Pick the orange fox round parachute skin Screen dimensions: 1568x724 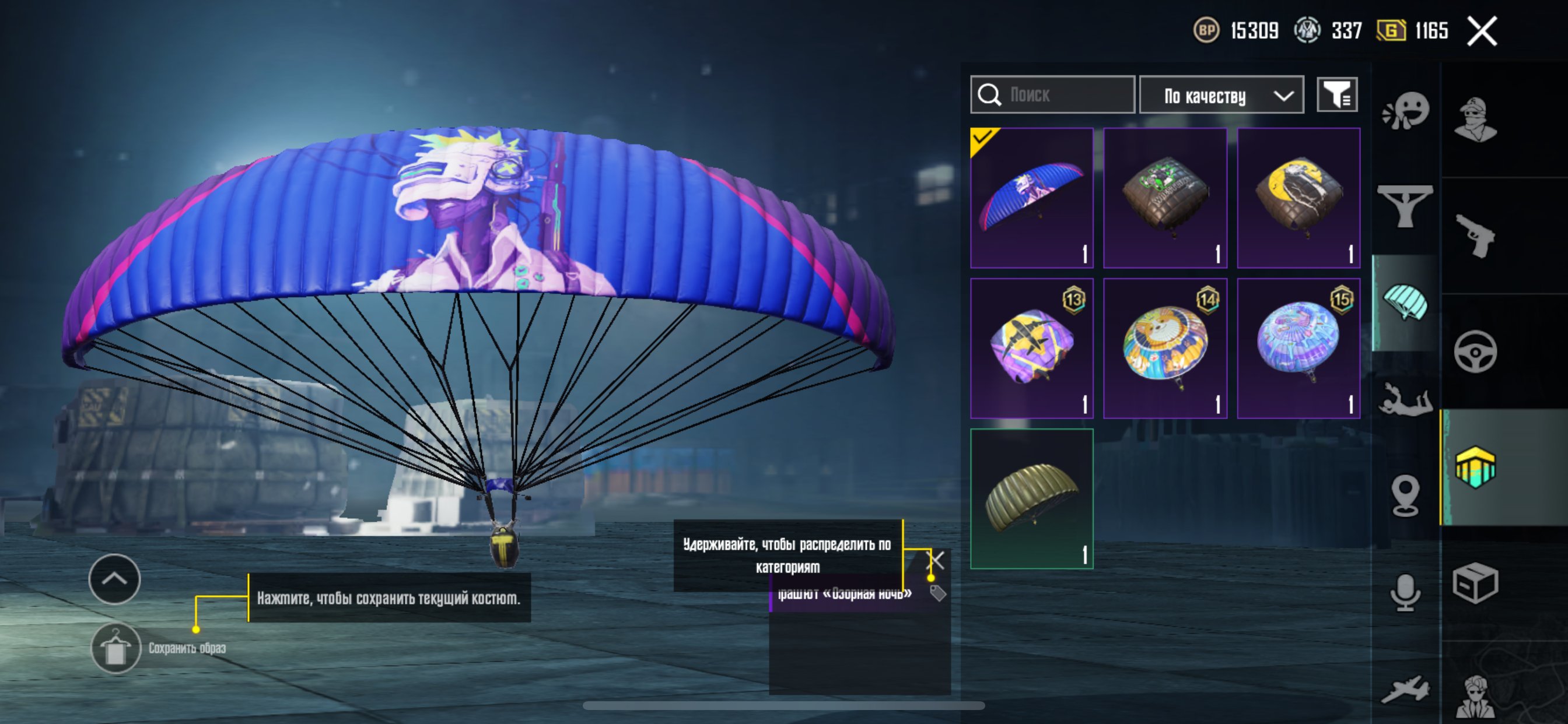1164,348
